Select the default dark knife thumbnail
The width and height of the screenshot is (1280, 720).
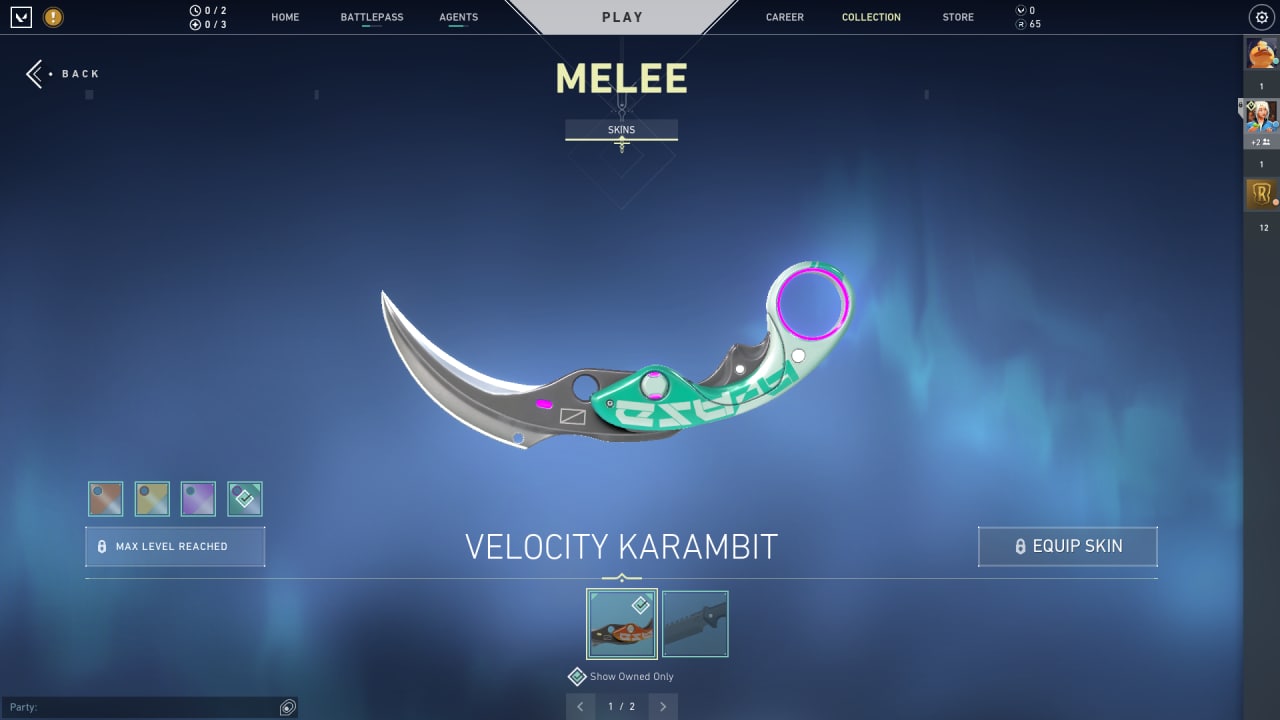[x=695, y=624]
